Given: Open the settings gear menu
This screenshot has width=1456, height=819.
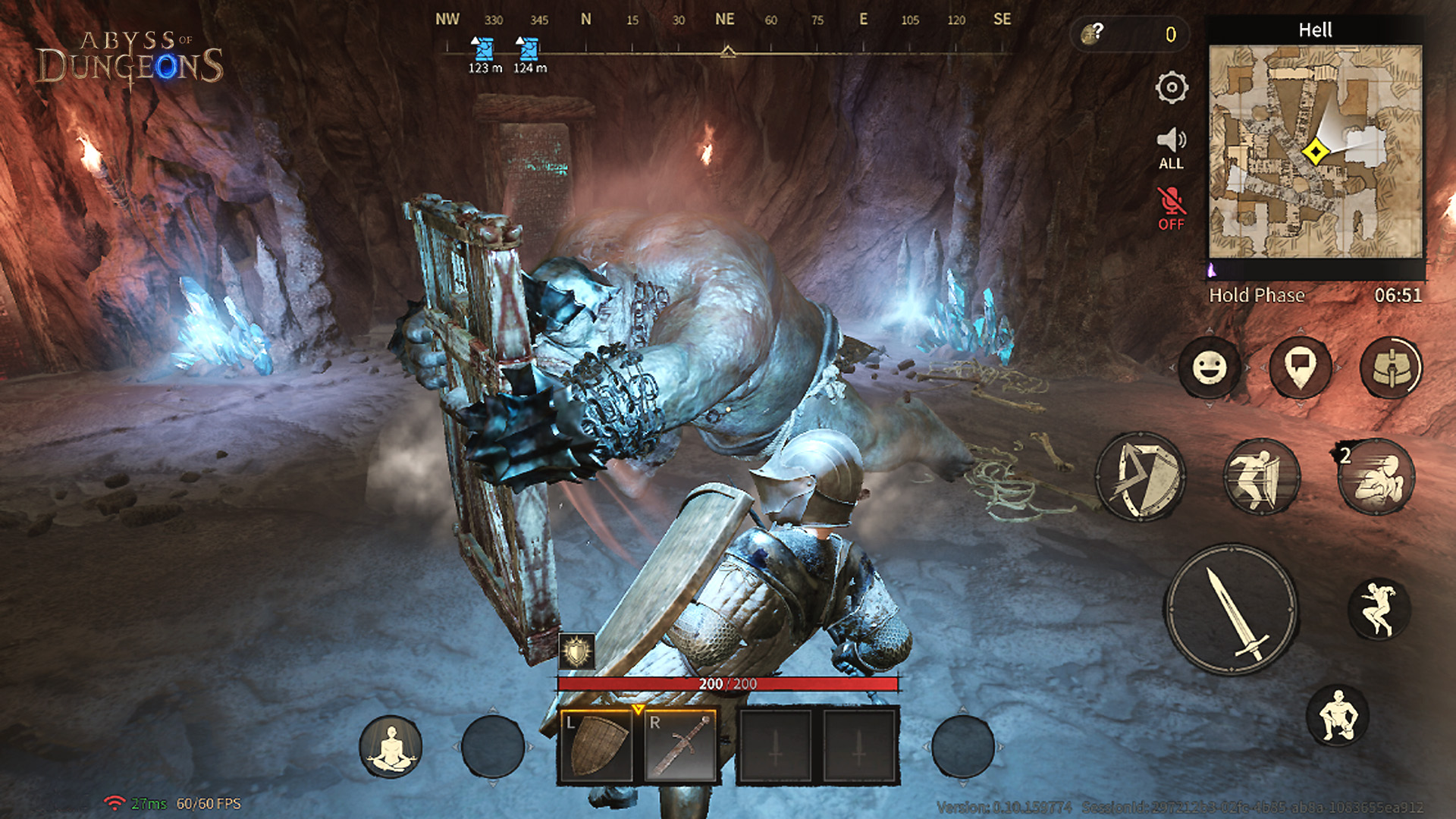Looking at the screenshot, I should 1172,87.
